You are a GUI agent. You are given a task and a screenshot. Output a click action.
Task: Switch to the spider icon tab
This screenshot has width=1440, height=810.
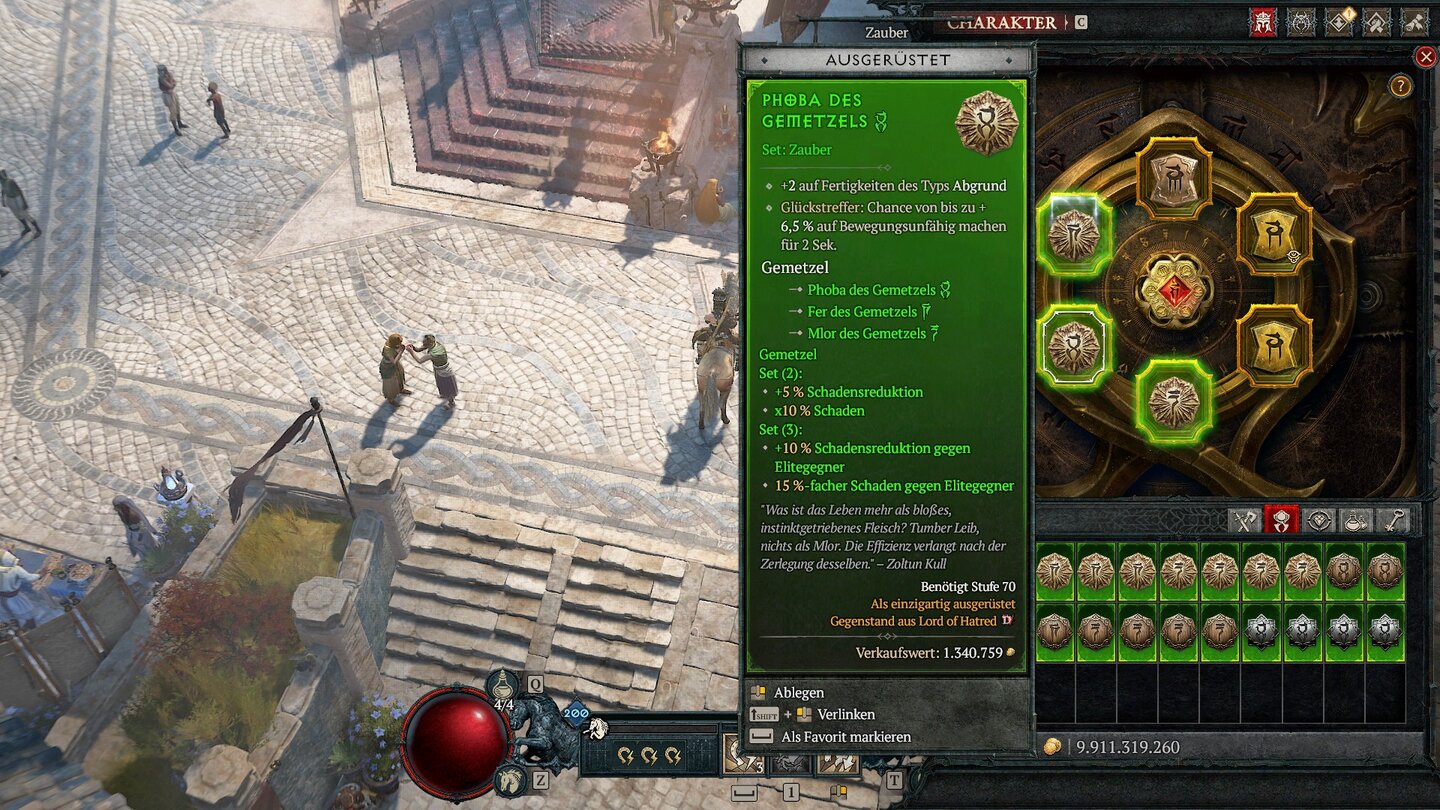coord(1301,22)
